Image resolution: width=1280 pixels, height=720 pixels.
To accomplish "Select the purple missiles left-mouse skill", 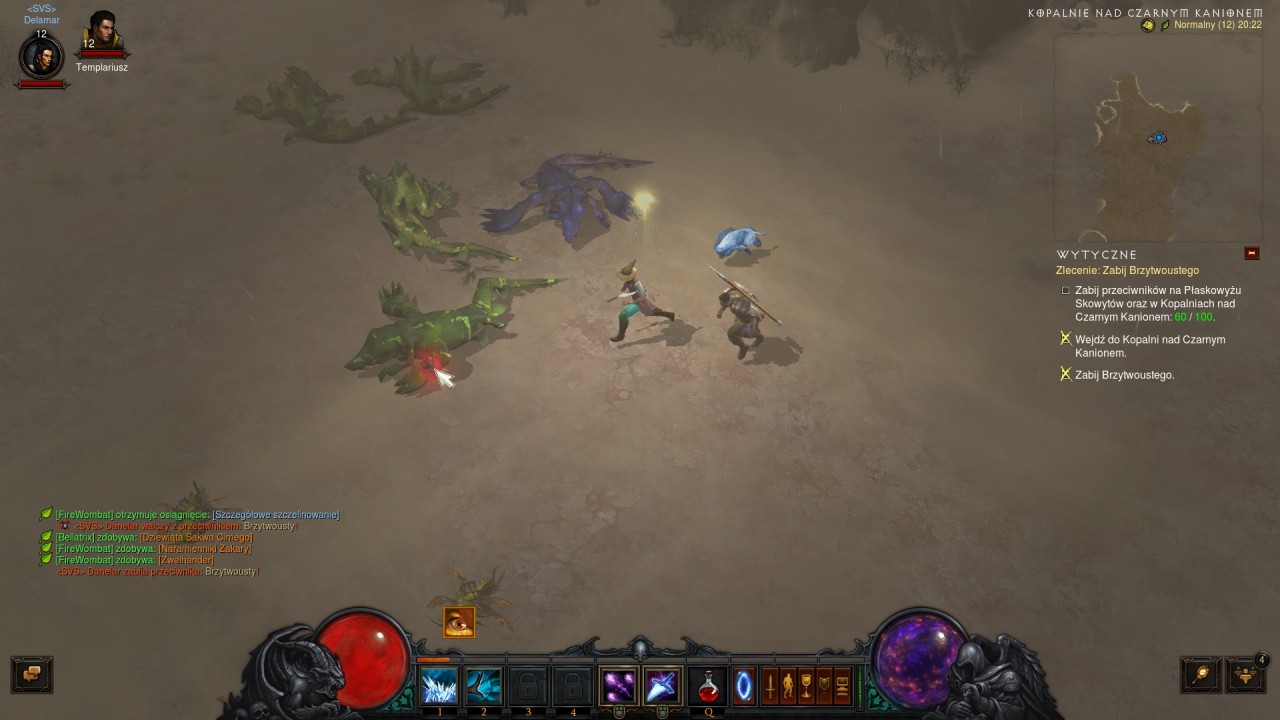I will [619, 686].
